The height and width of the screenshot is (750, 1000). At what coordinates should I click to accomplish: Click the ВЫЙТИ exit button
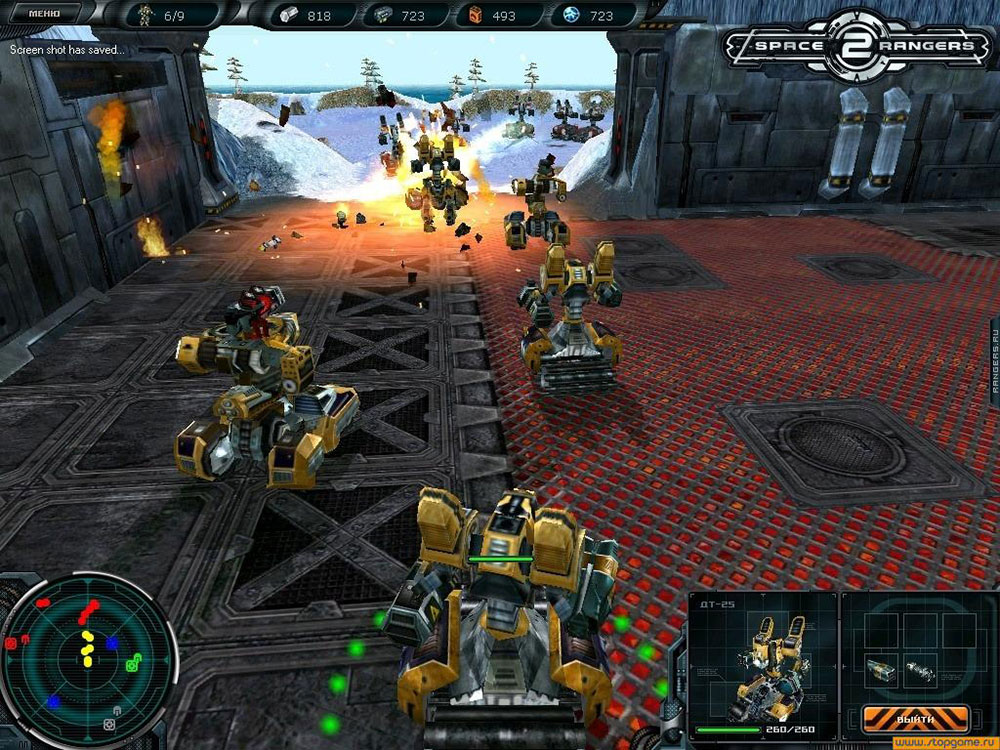[x=916, y=718]
